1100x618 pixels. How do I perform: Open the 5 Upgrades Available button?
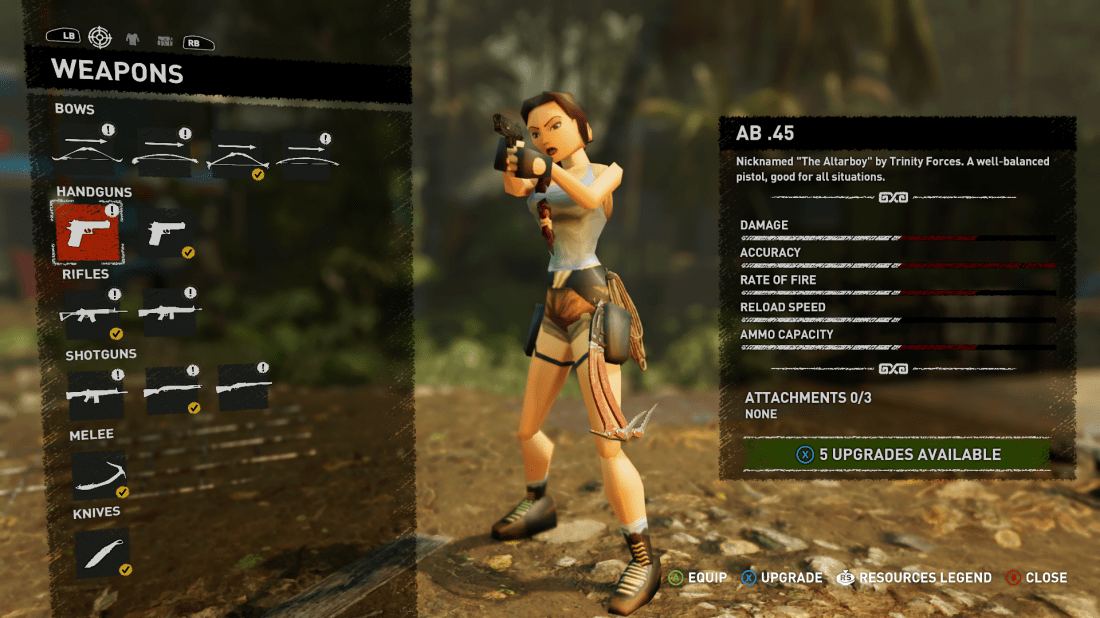pyautogui.click(x=897, y=454)
